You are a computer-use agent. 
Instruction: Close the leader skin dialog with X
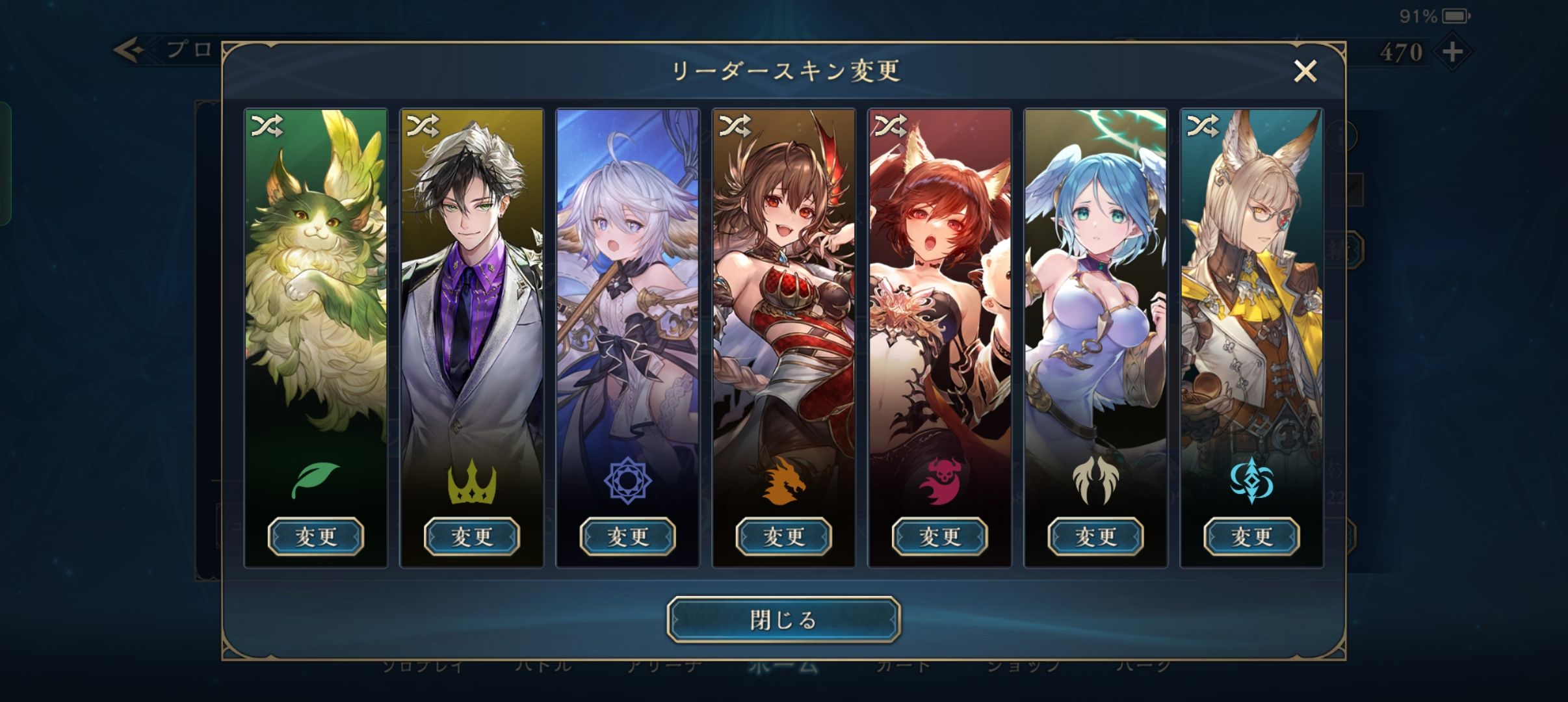1305,71
